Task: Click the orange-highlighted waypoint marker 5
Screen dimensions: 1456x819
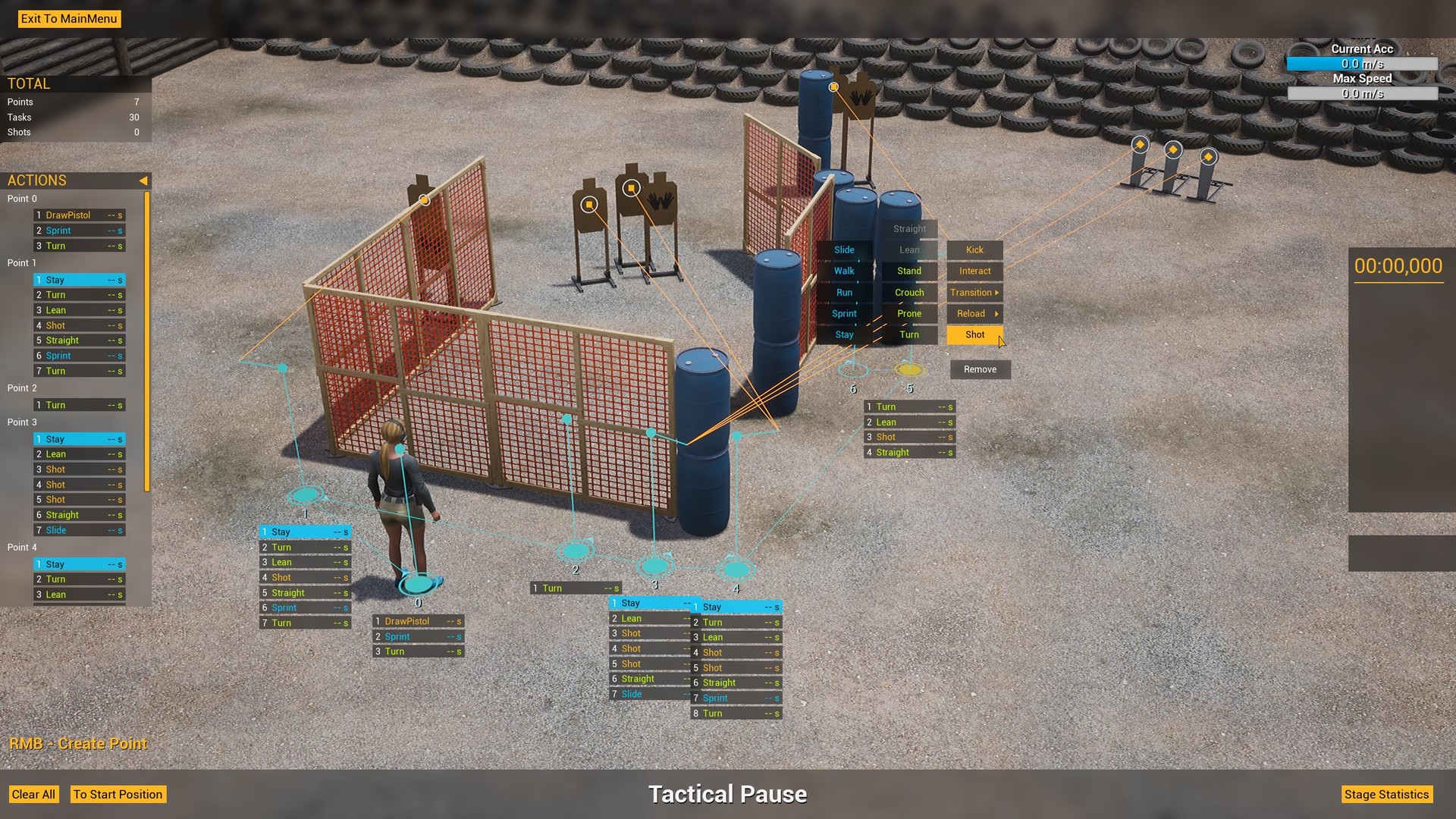Action: click(911, 370)
